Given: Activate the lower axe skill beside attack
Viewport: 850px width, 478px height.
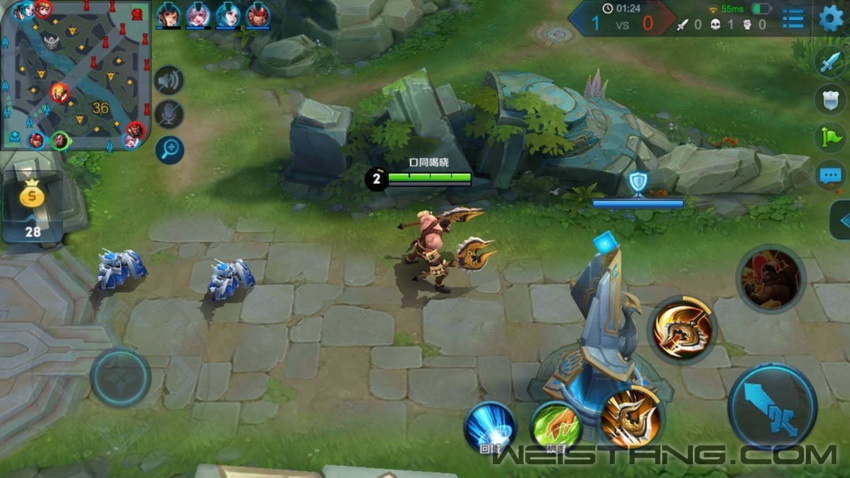Looking at the screenshot, I should pyautogui.click(x=632, y=416).
